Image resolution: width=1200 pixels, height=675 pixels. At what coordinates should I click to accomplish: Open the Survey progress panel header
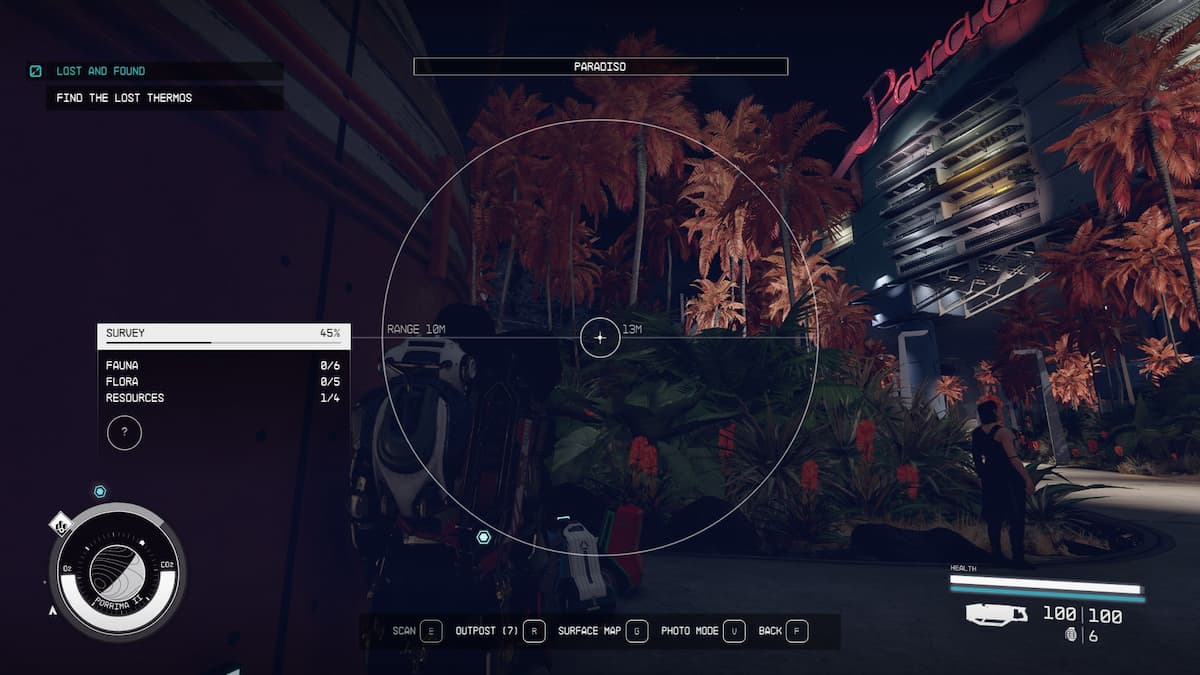(x=223, y=334)
